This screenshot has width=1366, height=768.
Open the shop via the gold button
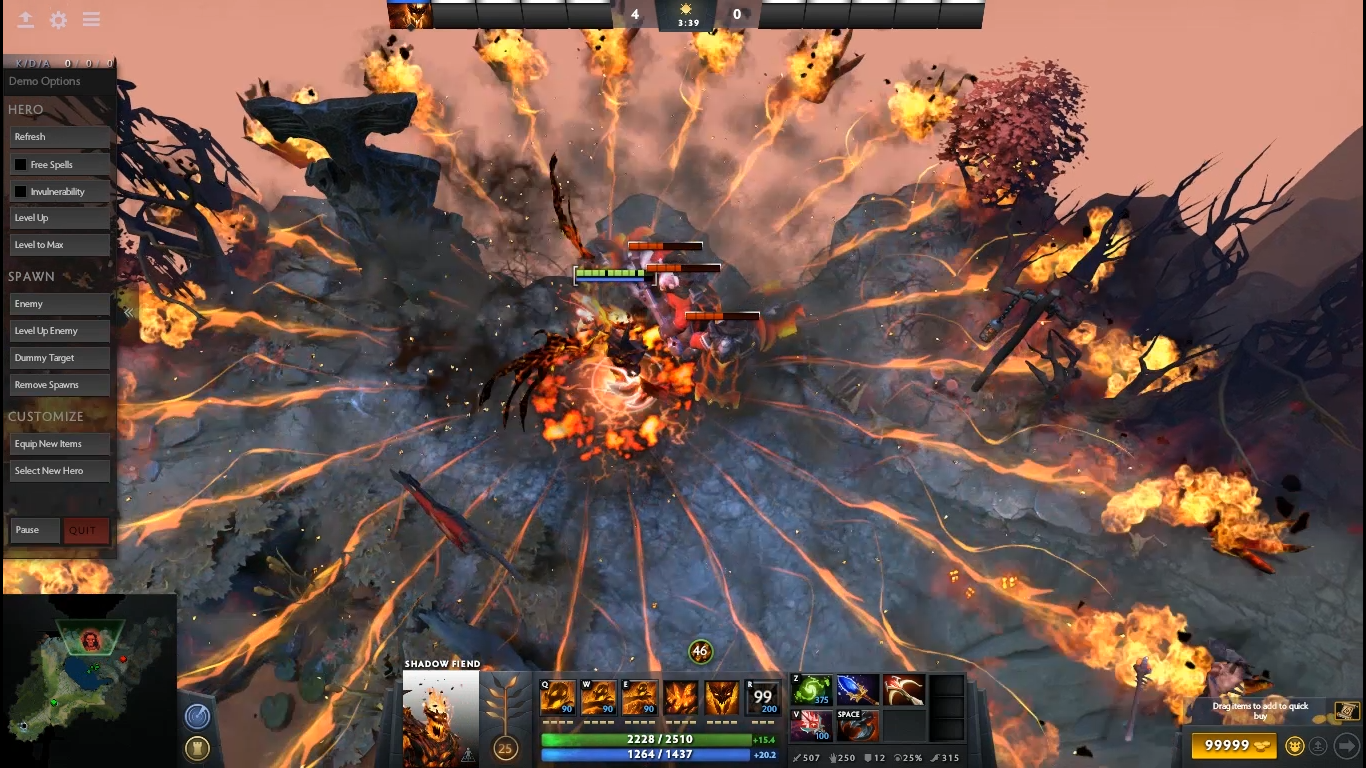[x=1234, y=745]
